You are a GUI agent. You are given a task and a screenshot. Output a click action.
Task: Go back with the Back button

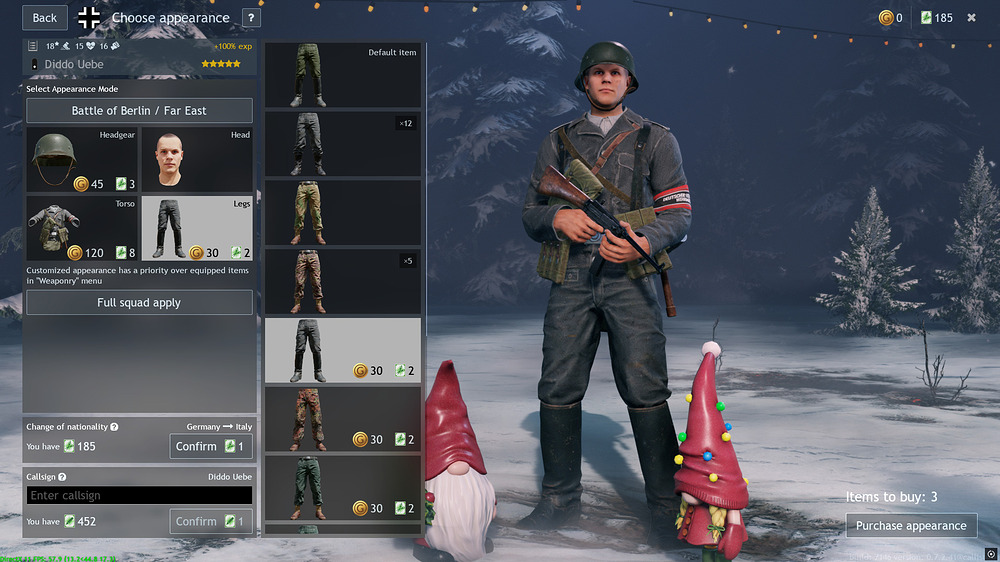click(x=45, y=17)
